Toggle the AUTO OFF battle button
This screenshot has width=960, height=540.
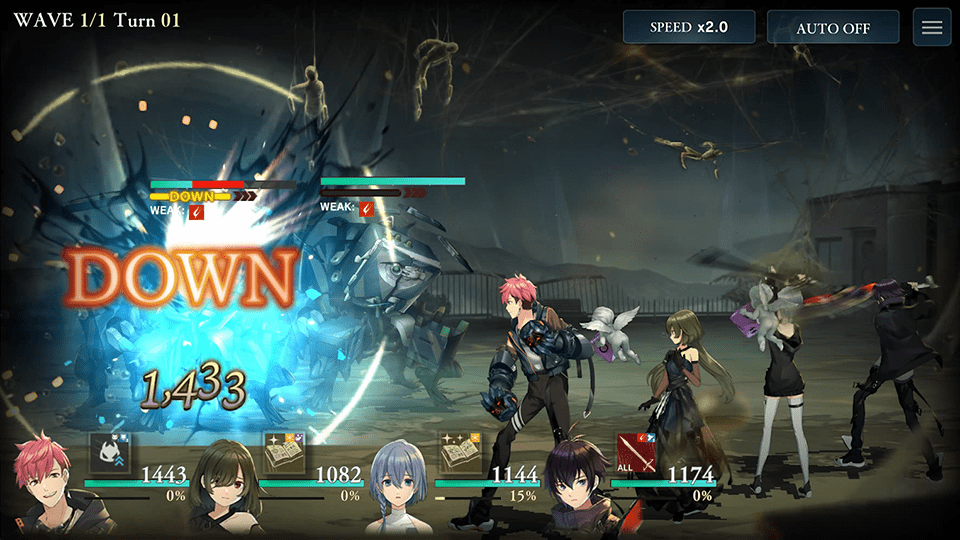pyautogui.click(x=832, y=27)
